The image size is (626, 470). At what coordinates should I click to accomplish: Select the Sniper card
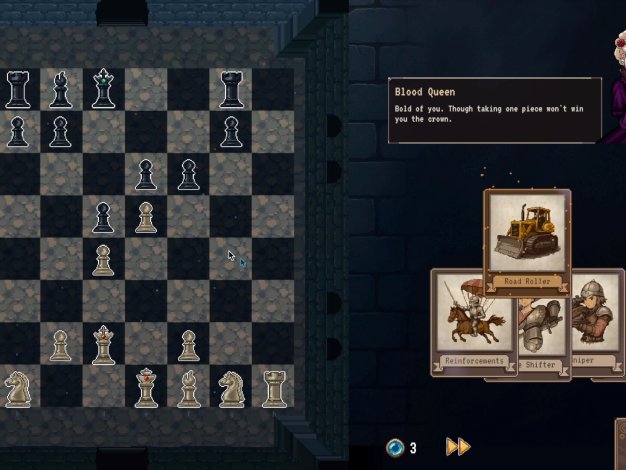click(596, 320)
